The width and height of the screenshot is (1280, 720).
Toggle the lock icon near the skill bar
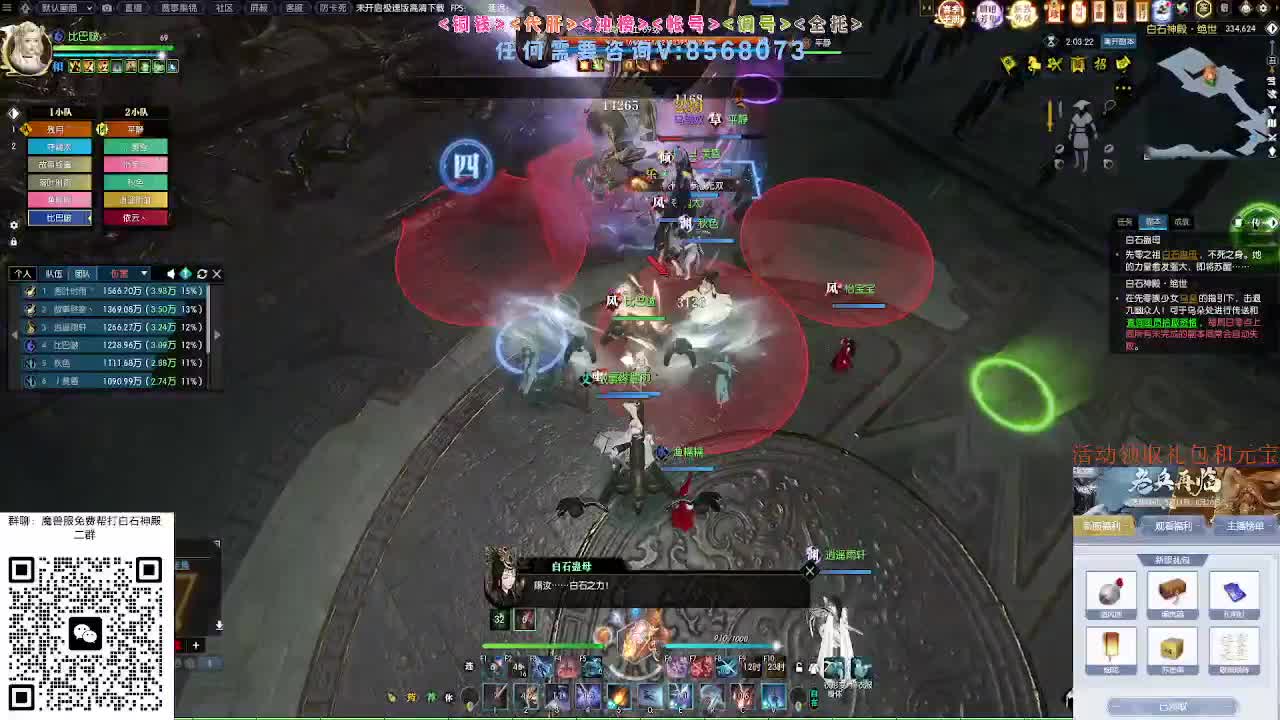click(x=798, y=666)
